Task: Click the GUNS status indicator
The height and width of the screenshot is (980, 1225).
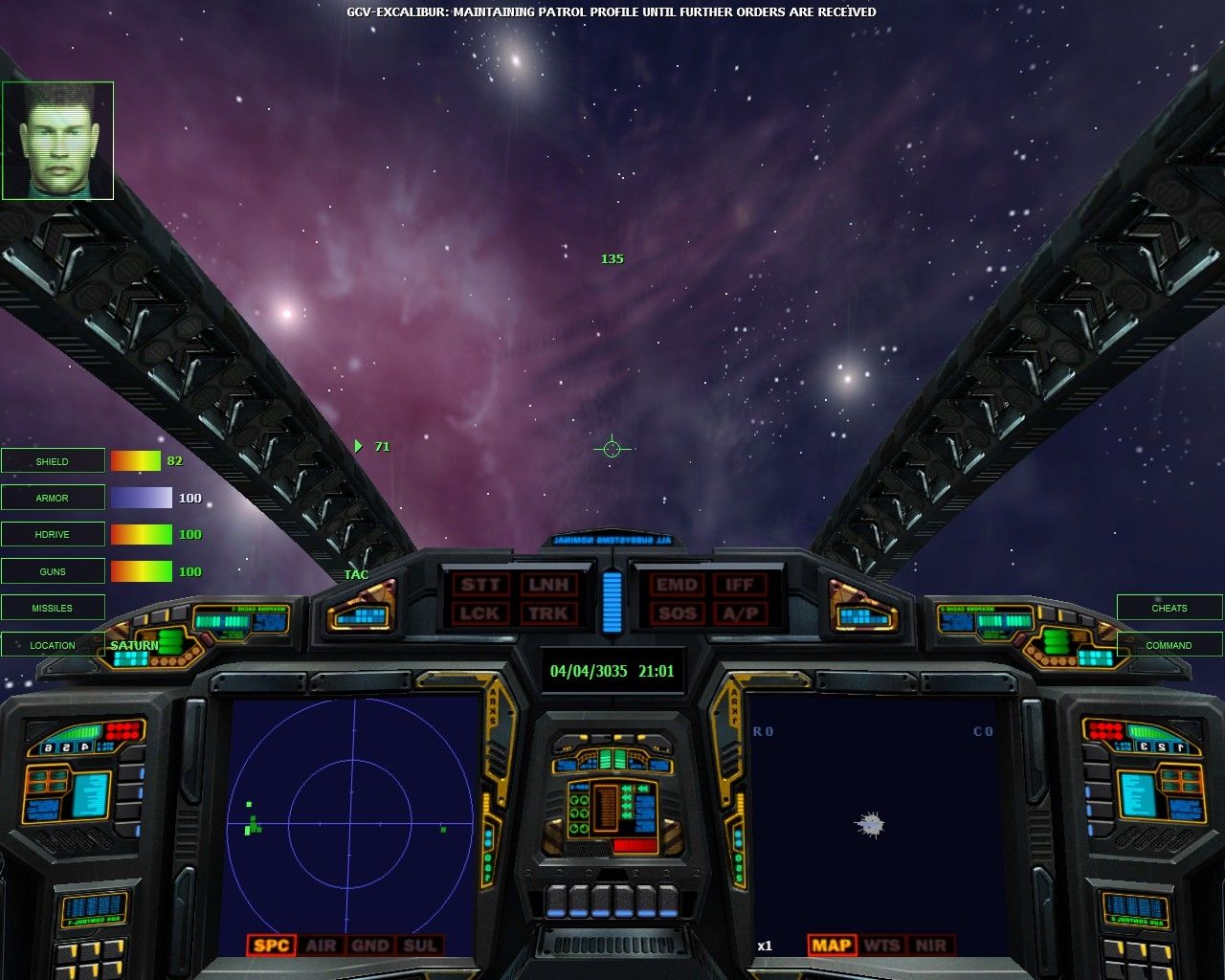Action: click(53, 570)
